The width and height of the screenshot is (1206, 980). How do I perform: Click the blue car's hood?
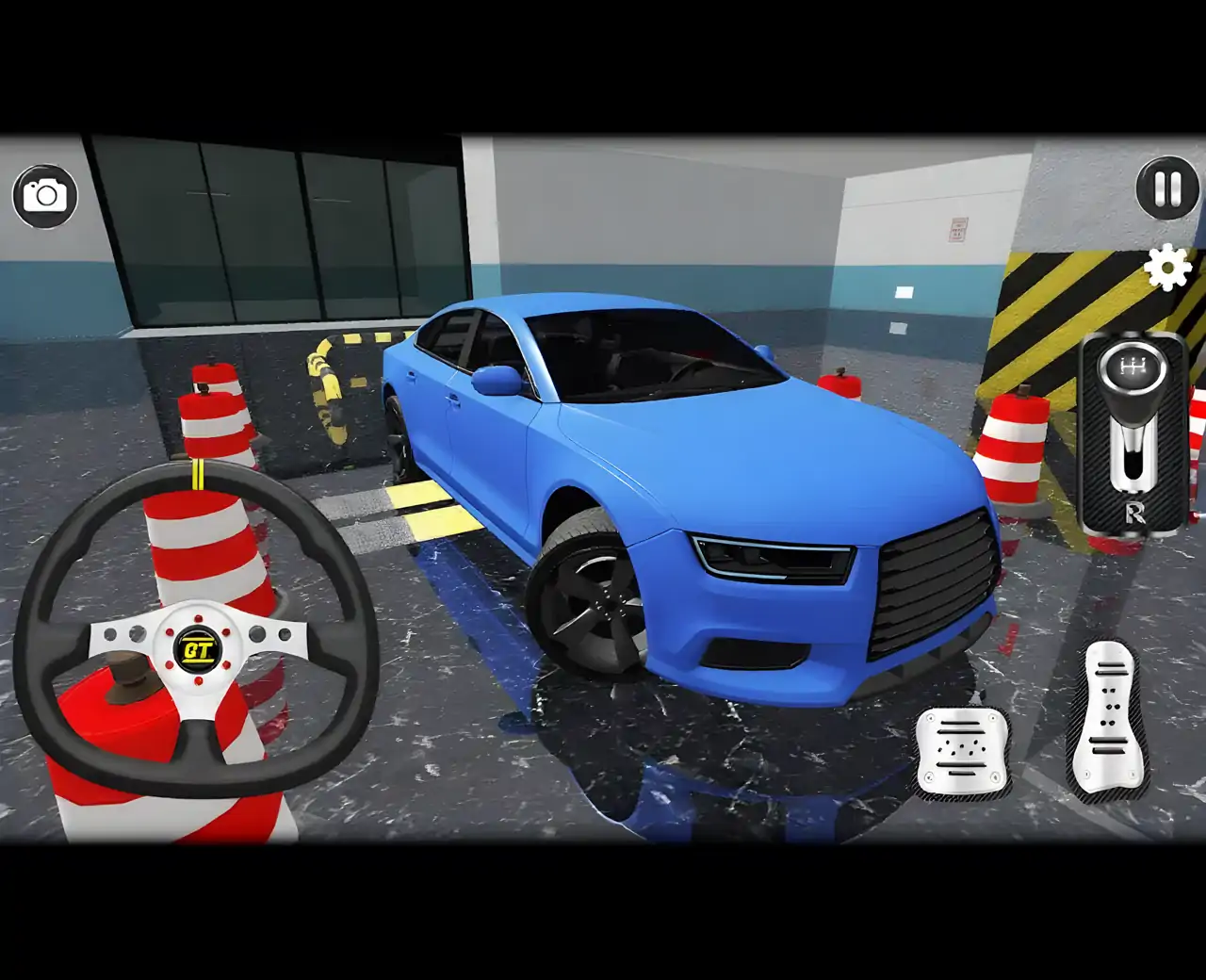pyautogui.click(x=801, y=452)
